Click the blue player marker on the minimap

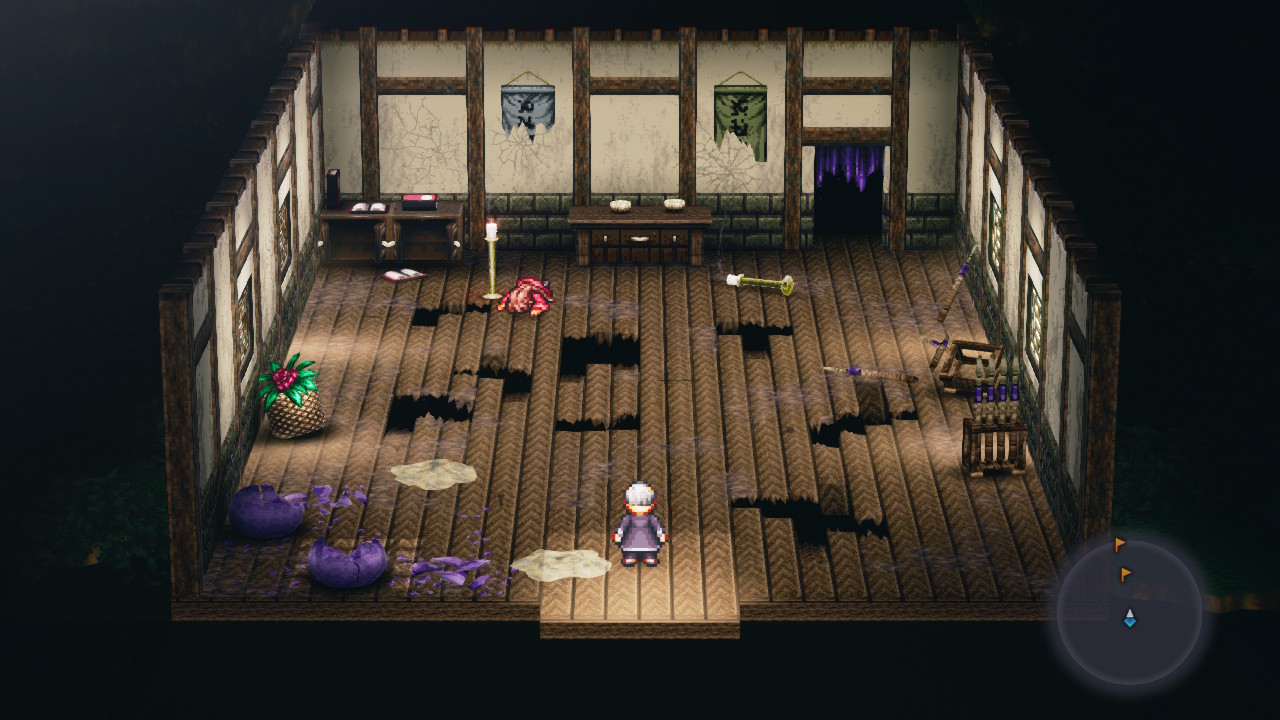point(1129,619)
